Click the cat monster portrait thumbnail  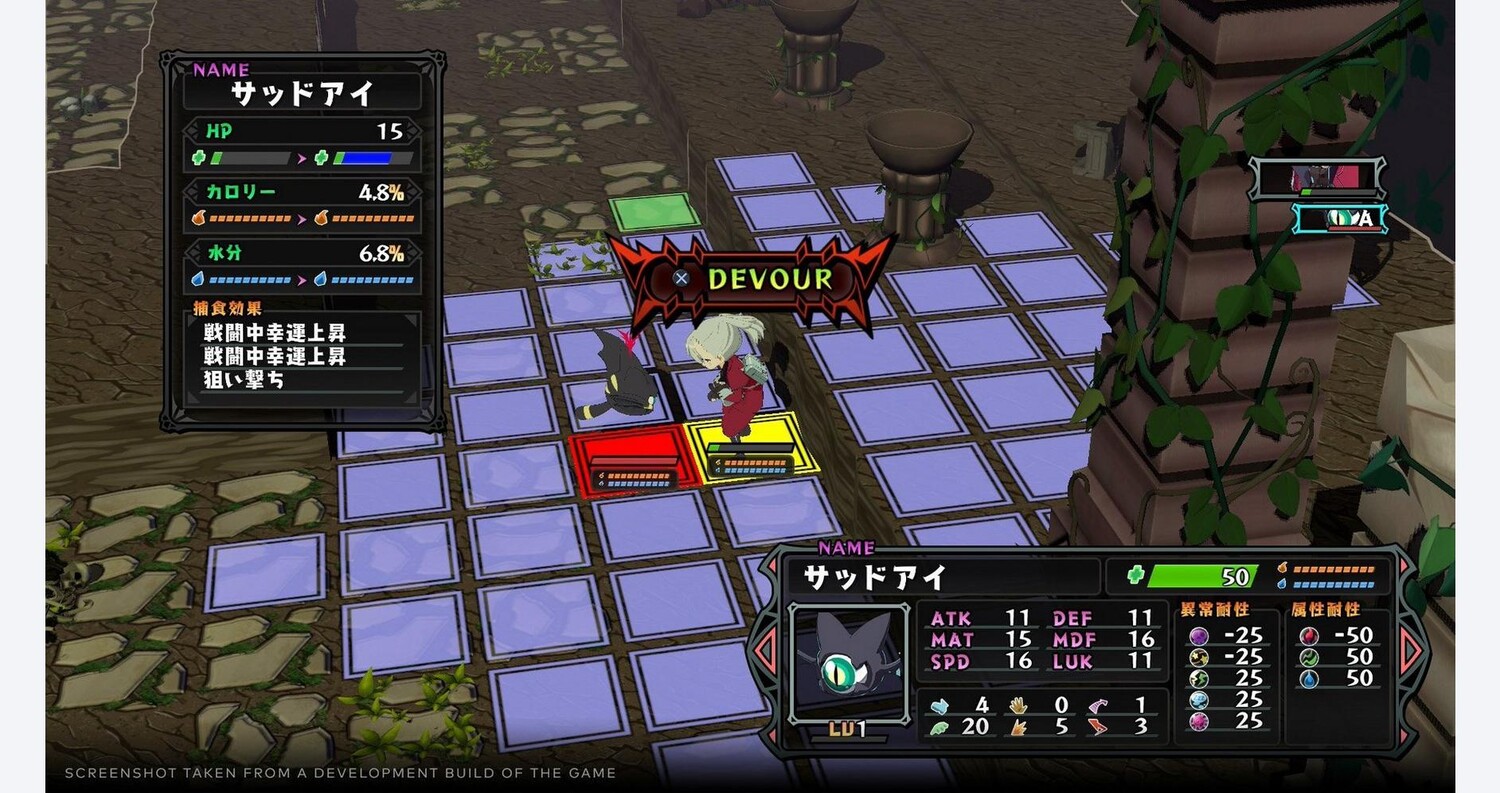(x=848, y=661)
